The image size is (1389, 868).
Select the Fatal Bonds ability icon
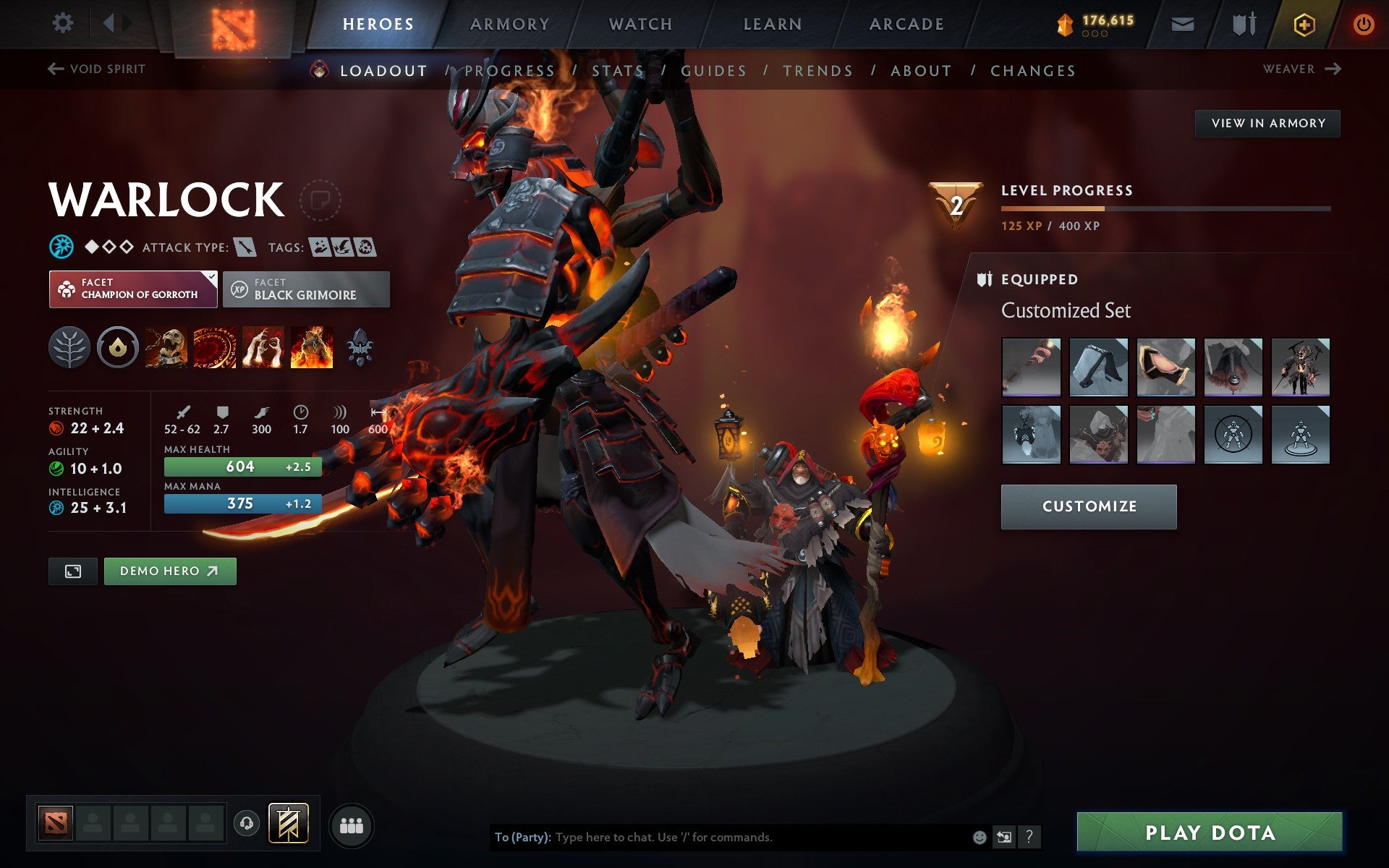coord(165,348)
